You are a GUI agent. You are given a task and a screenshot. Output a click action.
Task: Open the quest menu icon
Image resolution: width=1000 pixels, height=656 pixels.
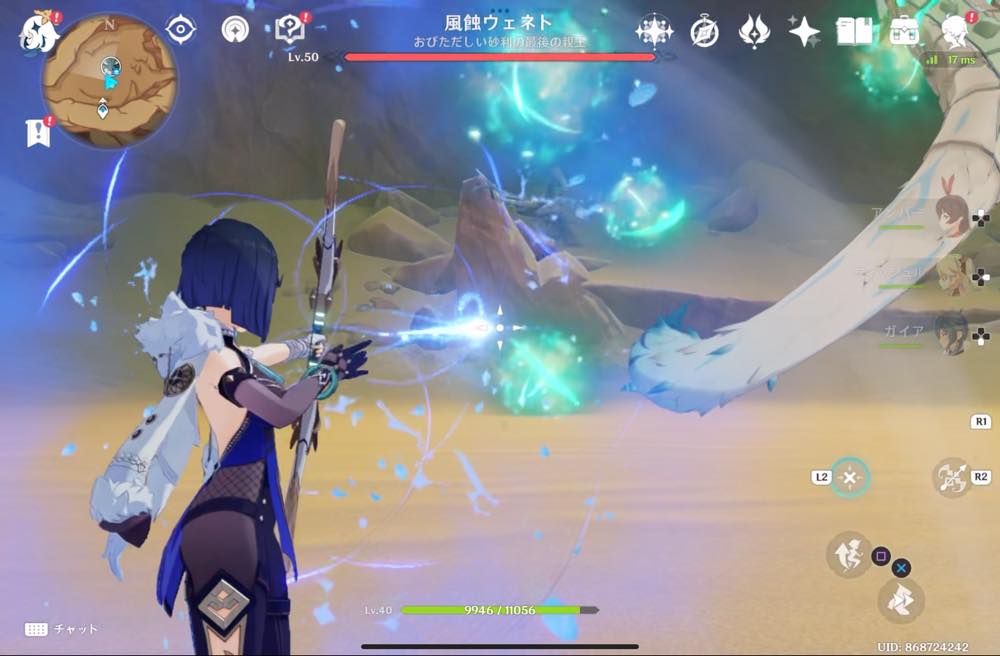(x=289, y=30)
